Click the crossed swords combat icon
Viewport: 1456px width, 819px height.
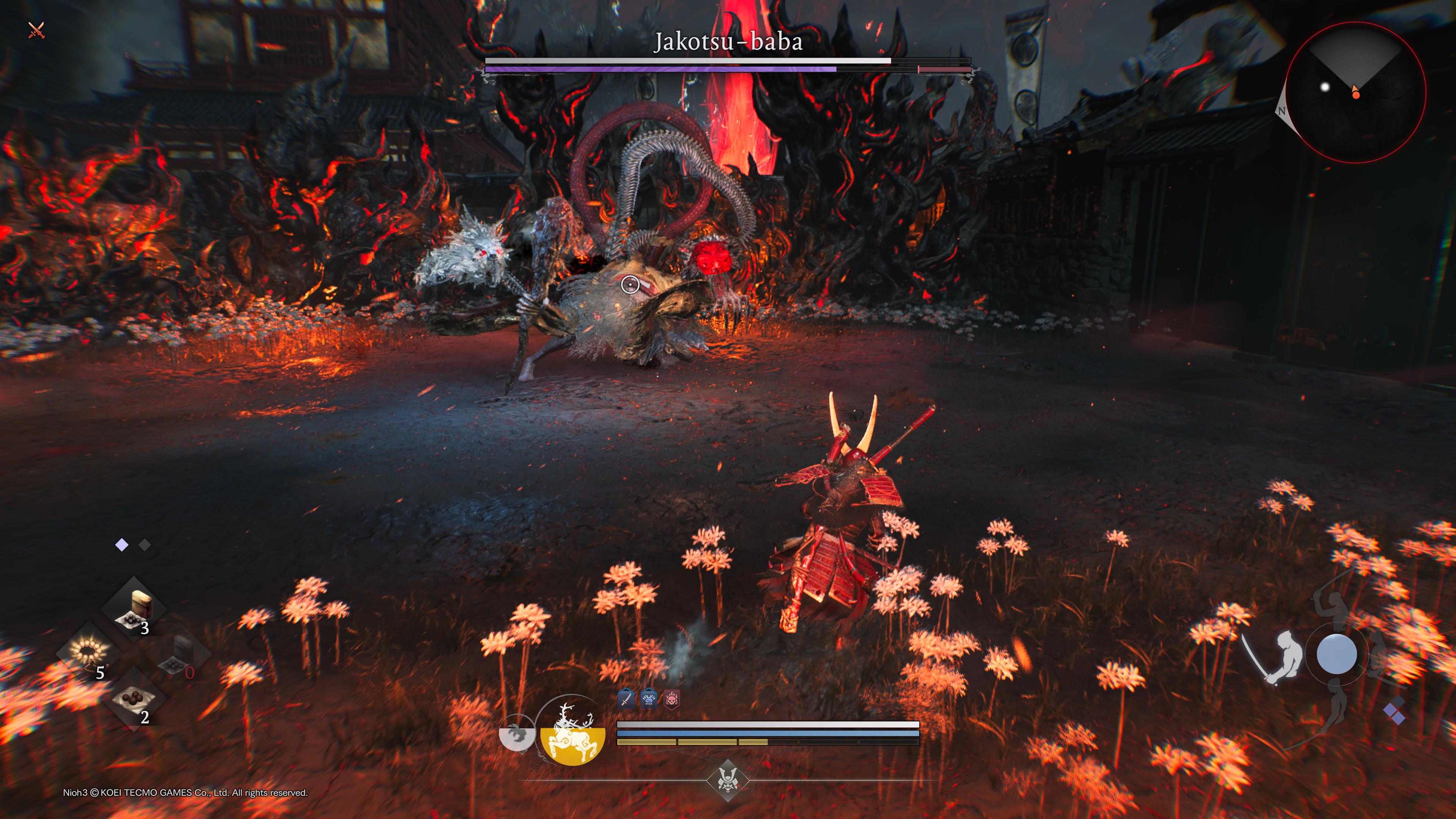pyautogui.click(x=36, y=30)
